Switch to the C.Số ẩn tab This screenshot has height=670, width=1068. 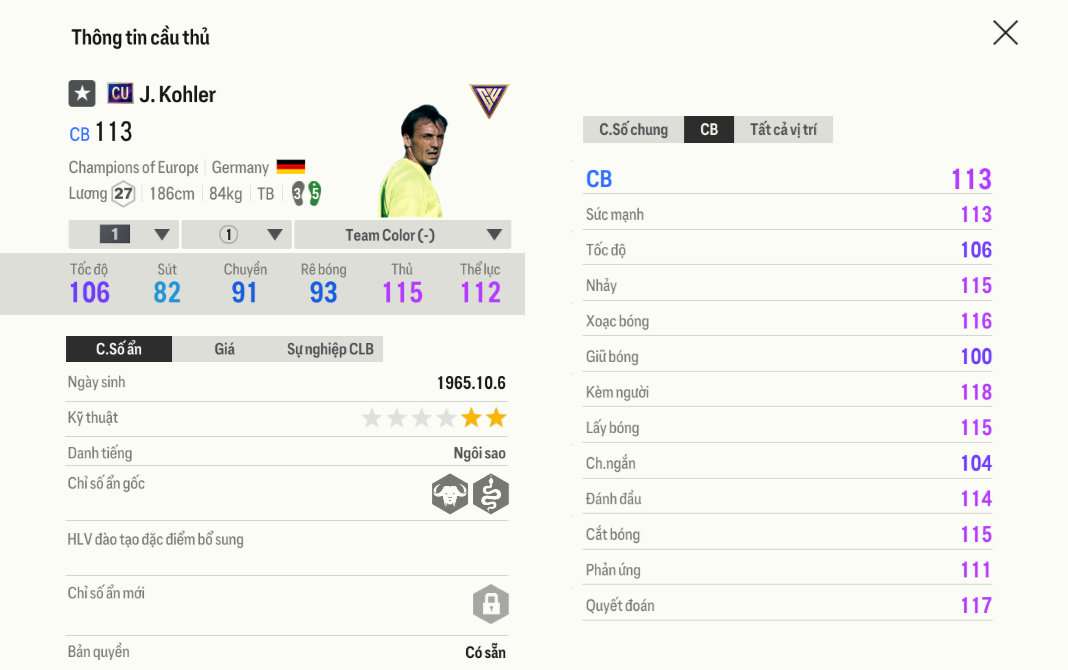coord(119,349)
